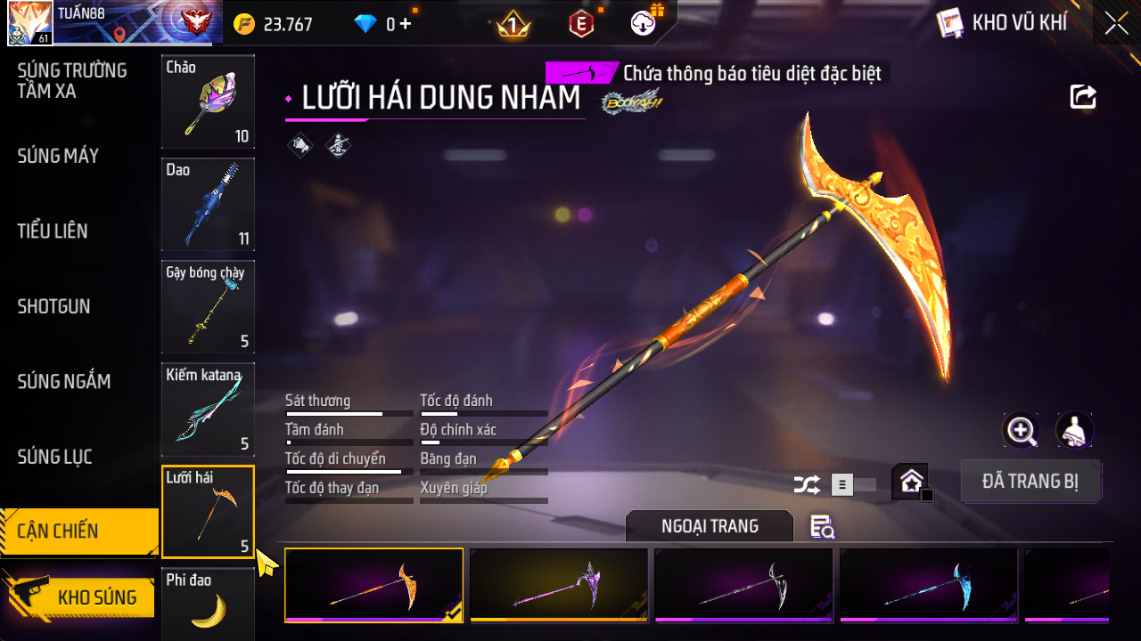Switch to the Súng Máy category

click(x=58, y=156)
